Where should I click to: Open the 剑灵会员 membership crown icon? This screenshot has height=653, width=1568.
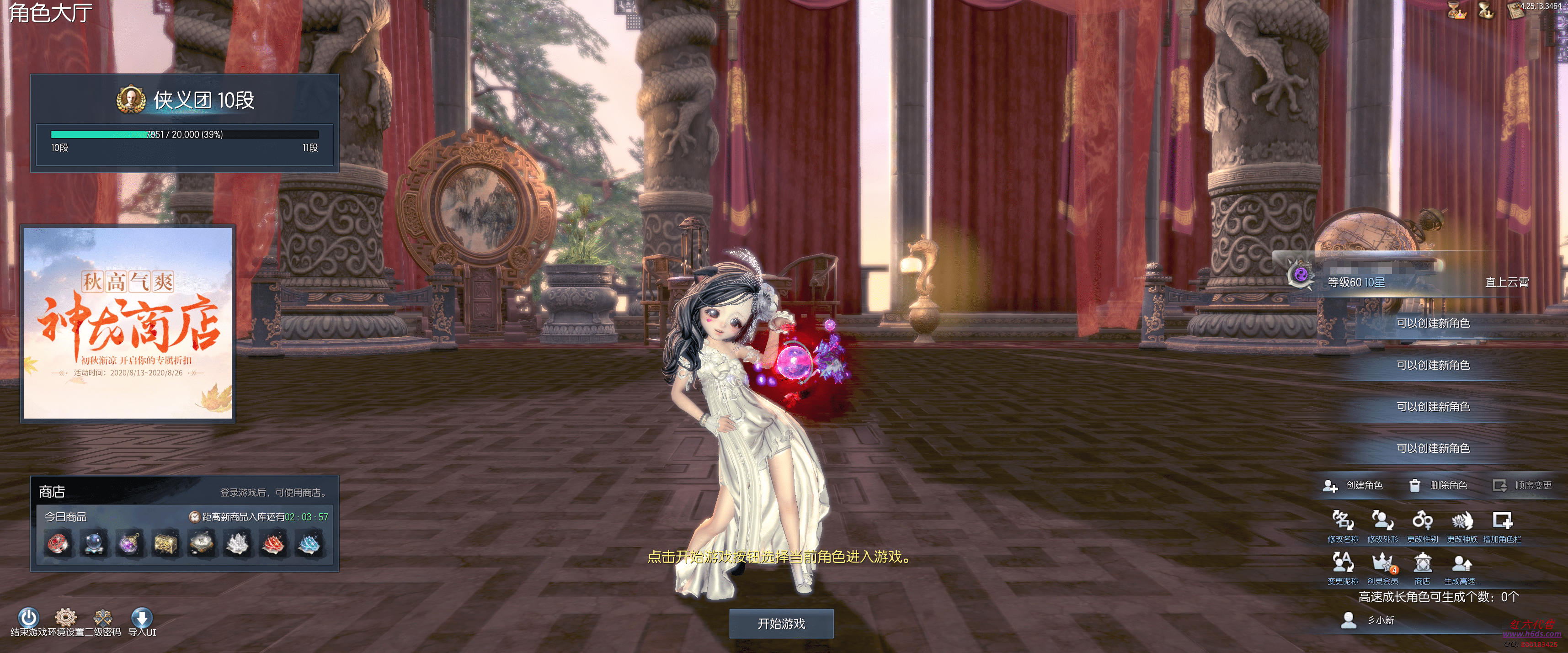tap(1382, 563)
